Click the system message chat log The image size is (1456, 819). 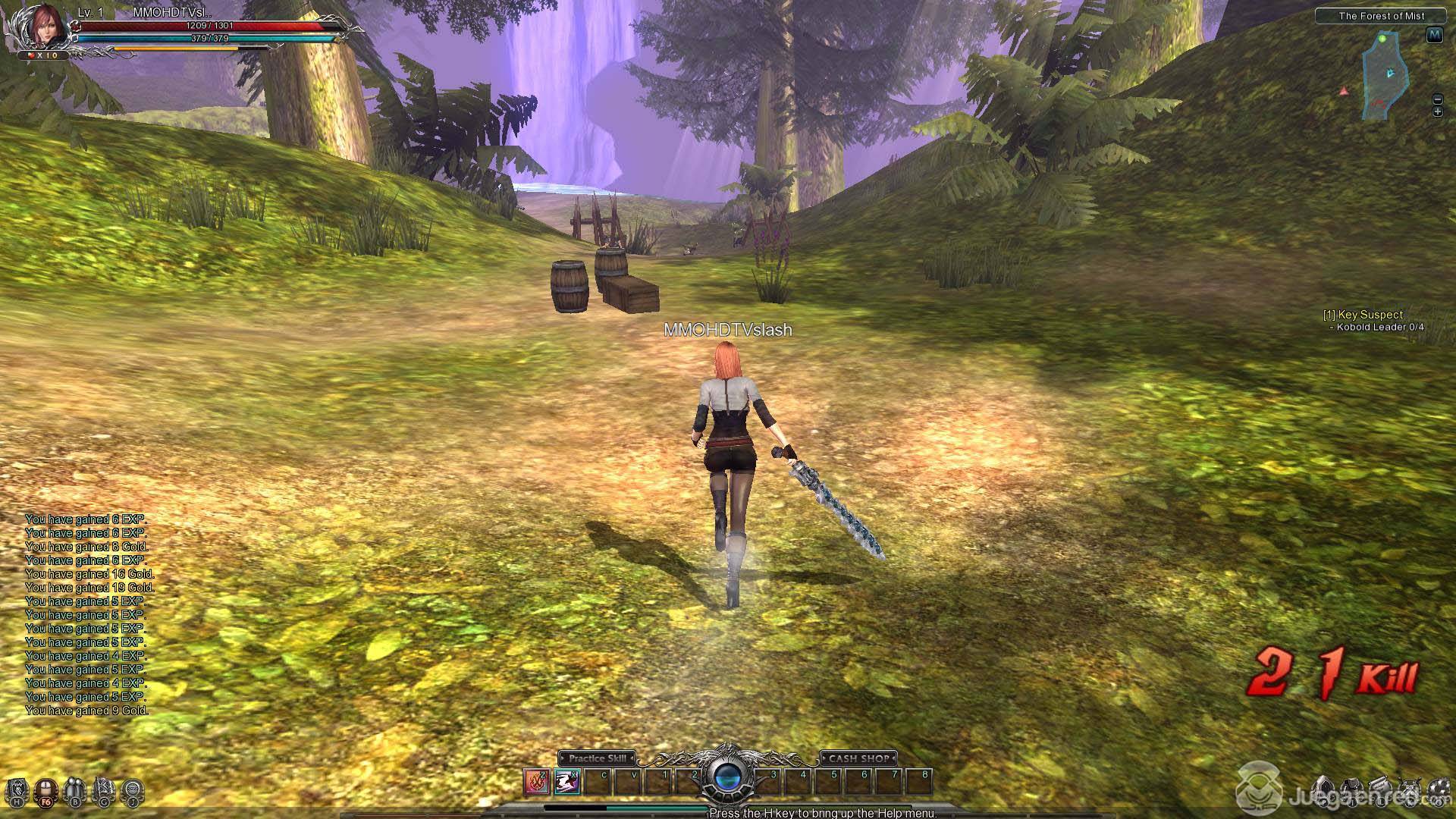87,614
